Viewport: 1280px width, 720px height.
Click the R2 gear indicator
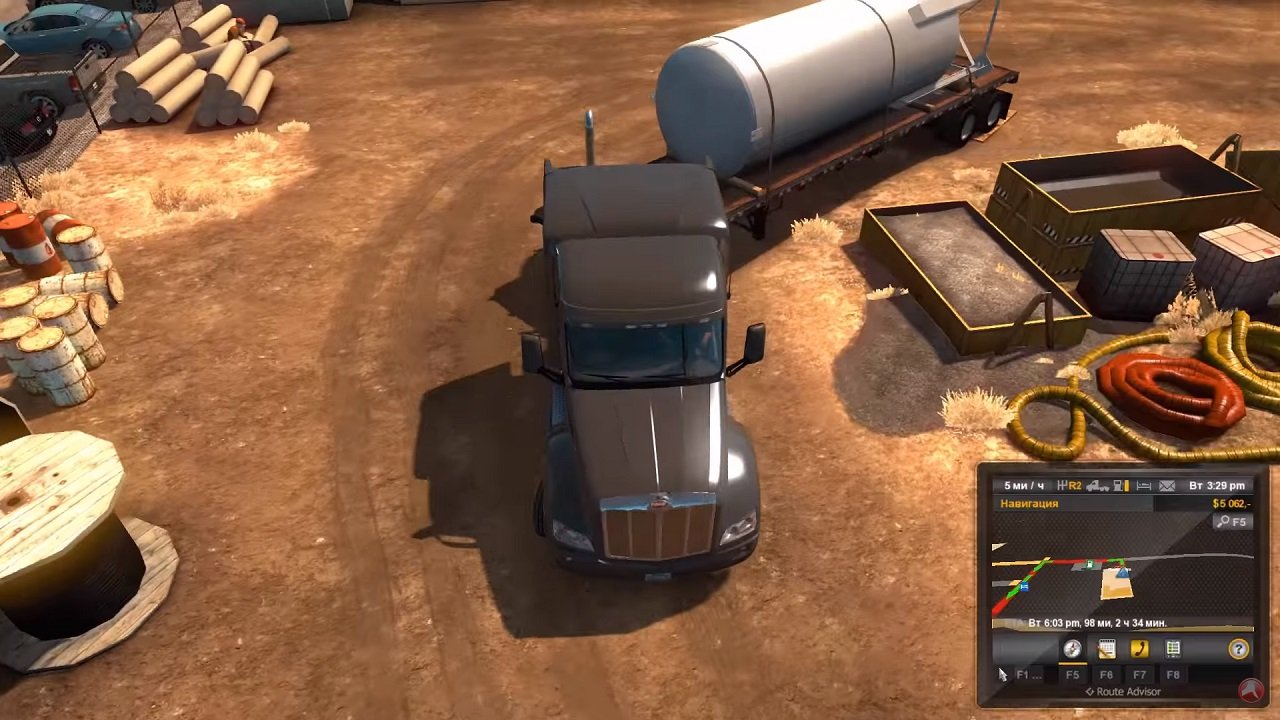coord(1073,484)
